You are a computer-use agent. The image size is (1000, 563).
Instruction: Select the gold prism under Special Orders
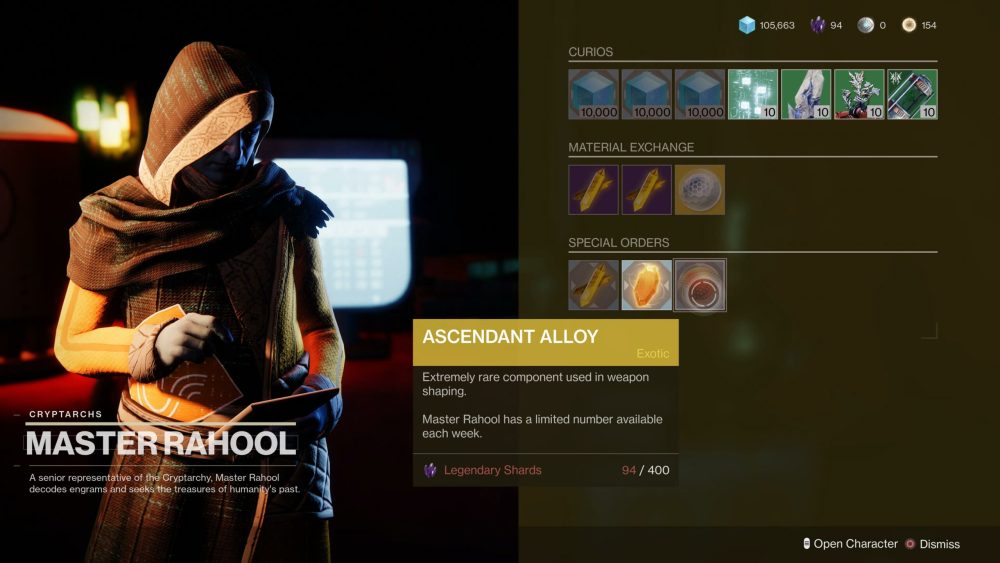(594, 285)
